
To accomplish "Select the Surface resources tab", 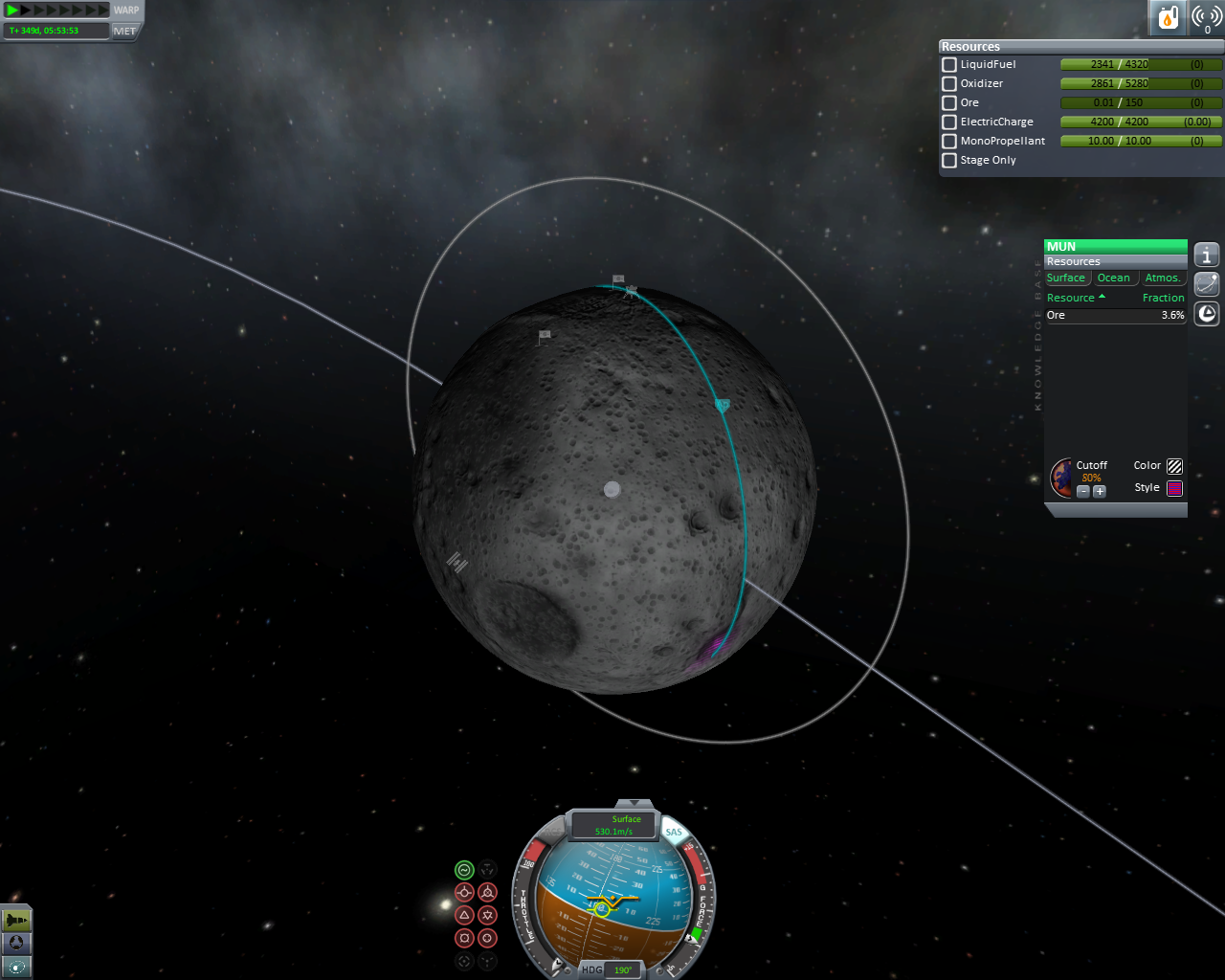I will 1066,278.
